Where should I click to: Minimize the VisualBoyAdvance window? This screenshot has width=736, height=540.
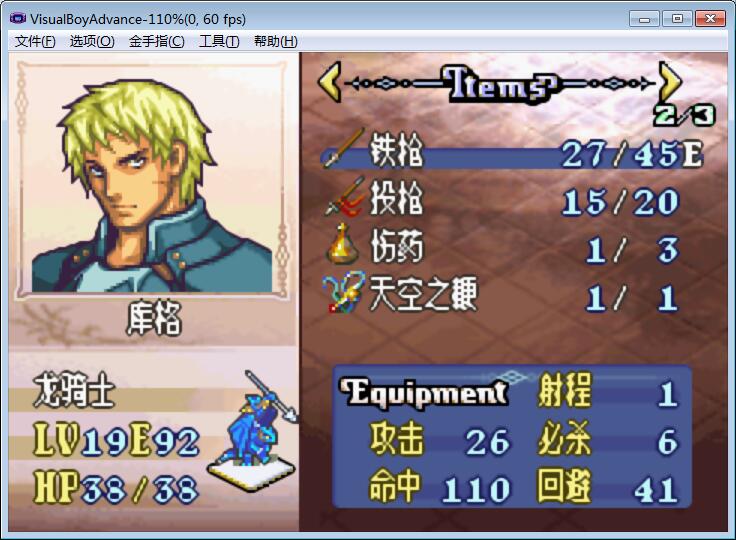(645, 18)
